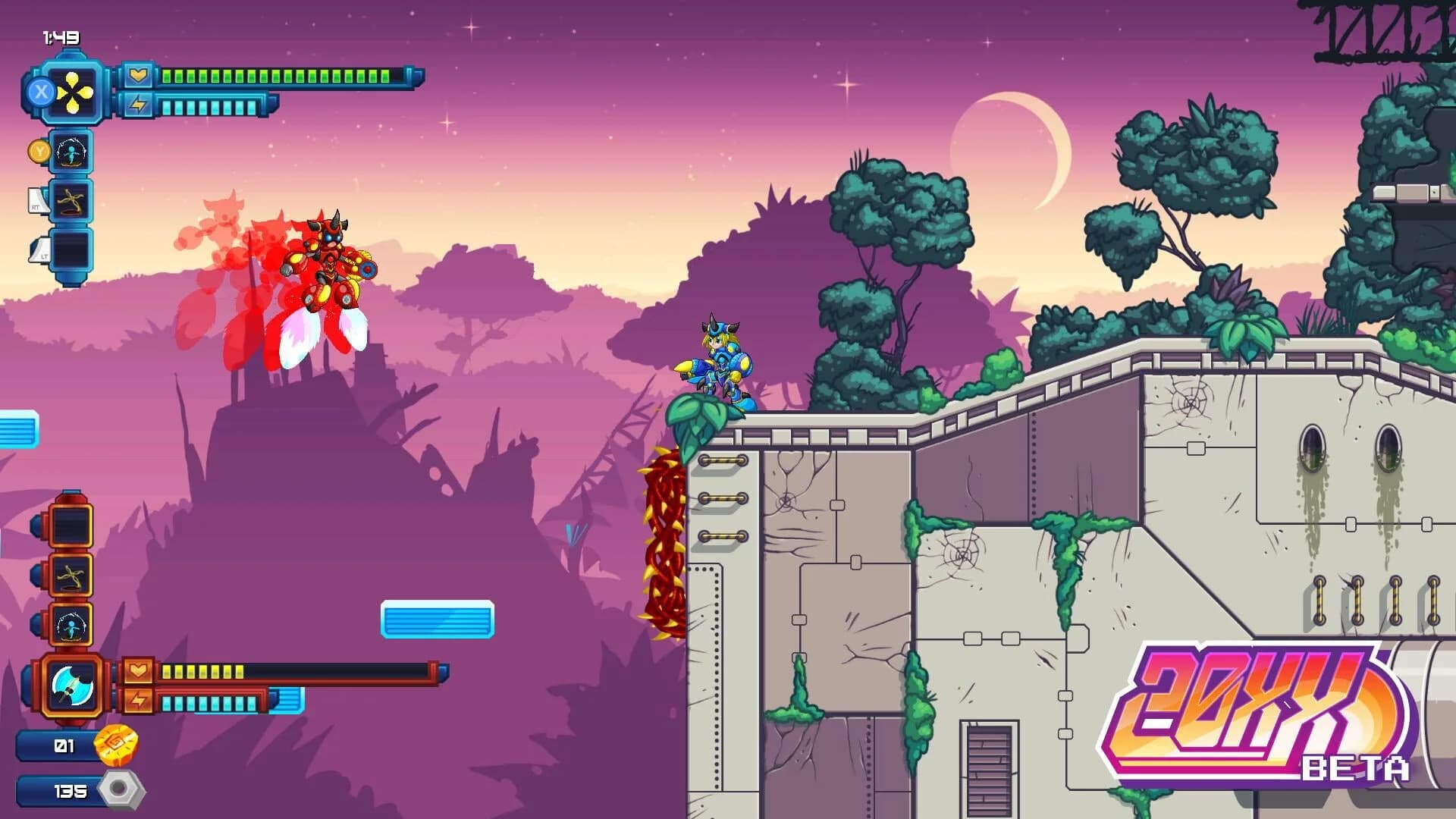1456x819 pixels.
Task: Expand the blue X button badge on the weapon panel
Action: [x=40, y=90]
